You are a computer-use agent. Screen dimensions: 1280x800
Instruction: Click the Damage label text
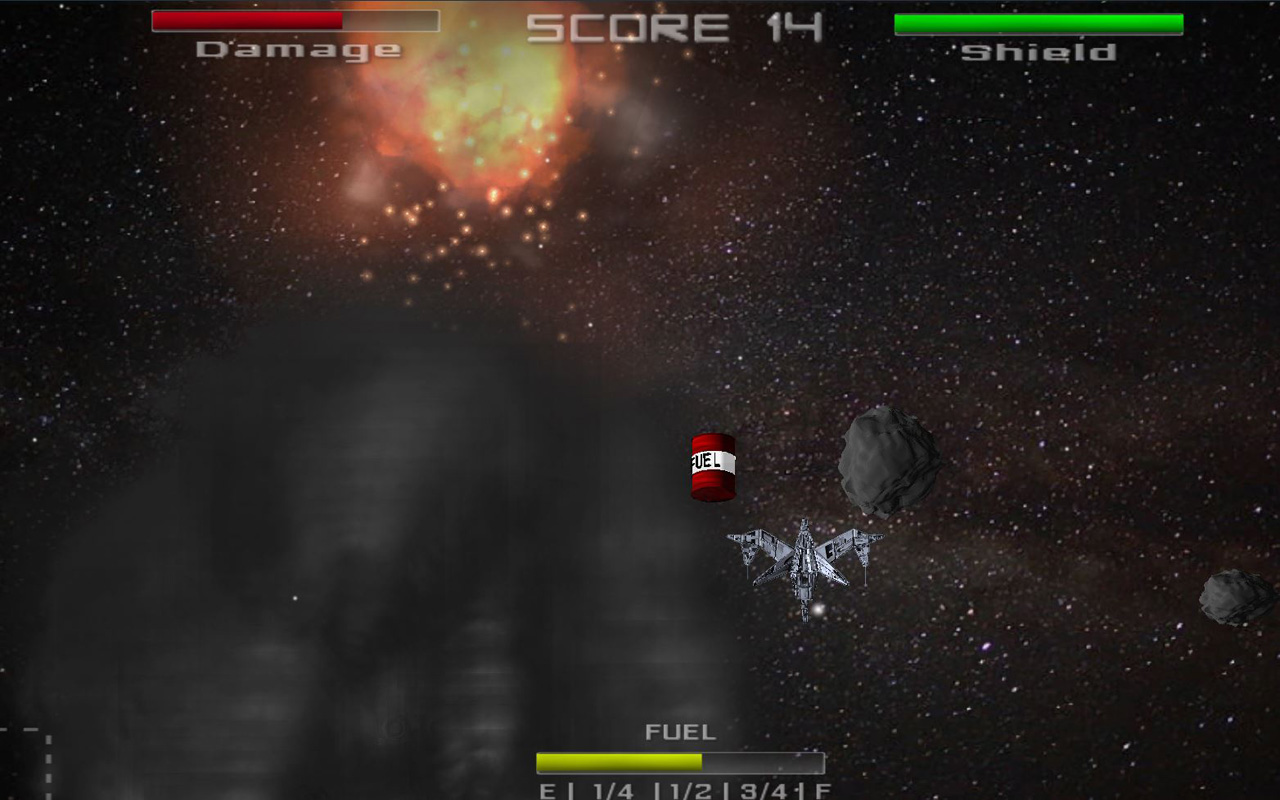tap(297, 48)
